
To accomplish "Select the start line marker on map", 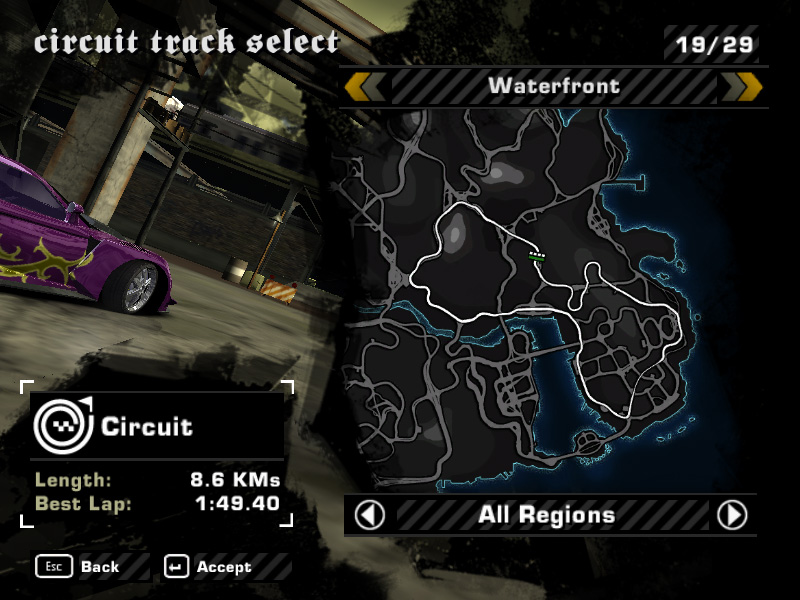I will pos(538,256).
